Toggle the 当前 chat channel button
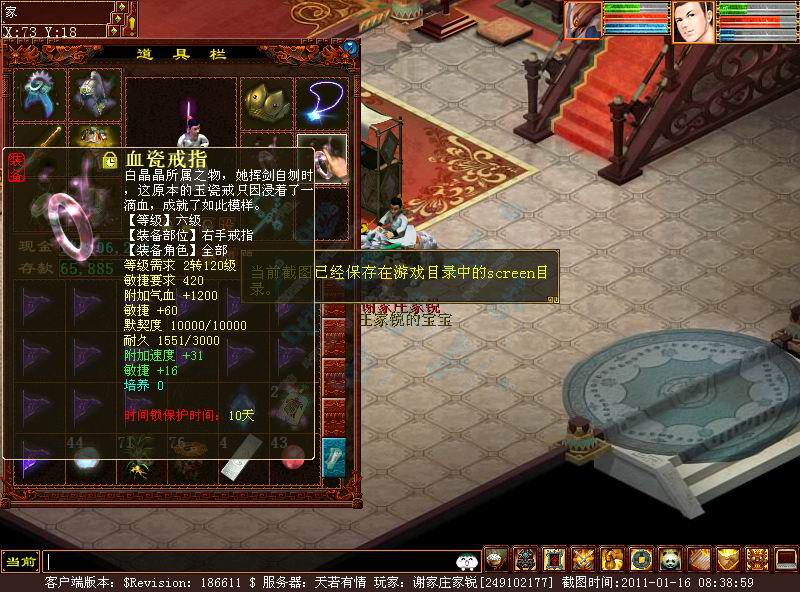Image resolution: width=800 pixels, height=592 pixels. click(21, 562)
